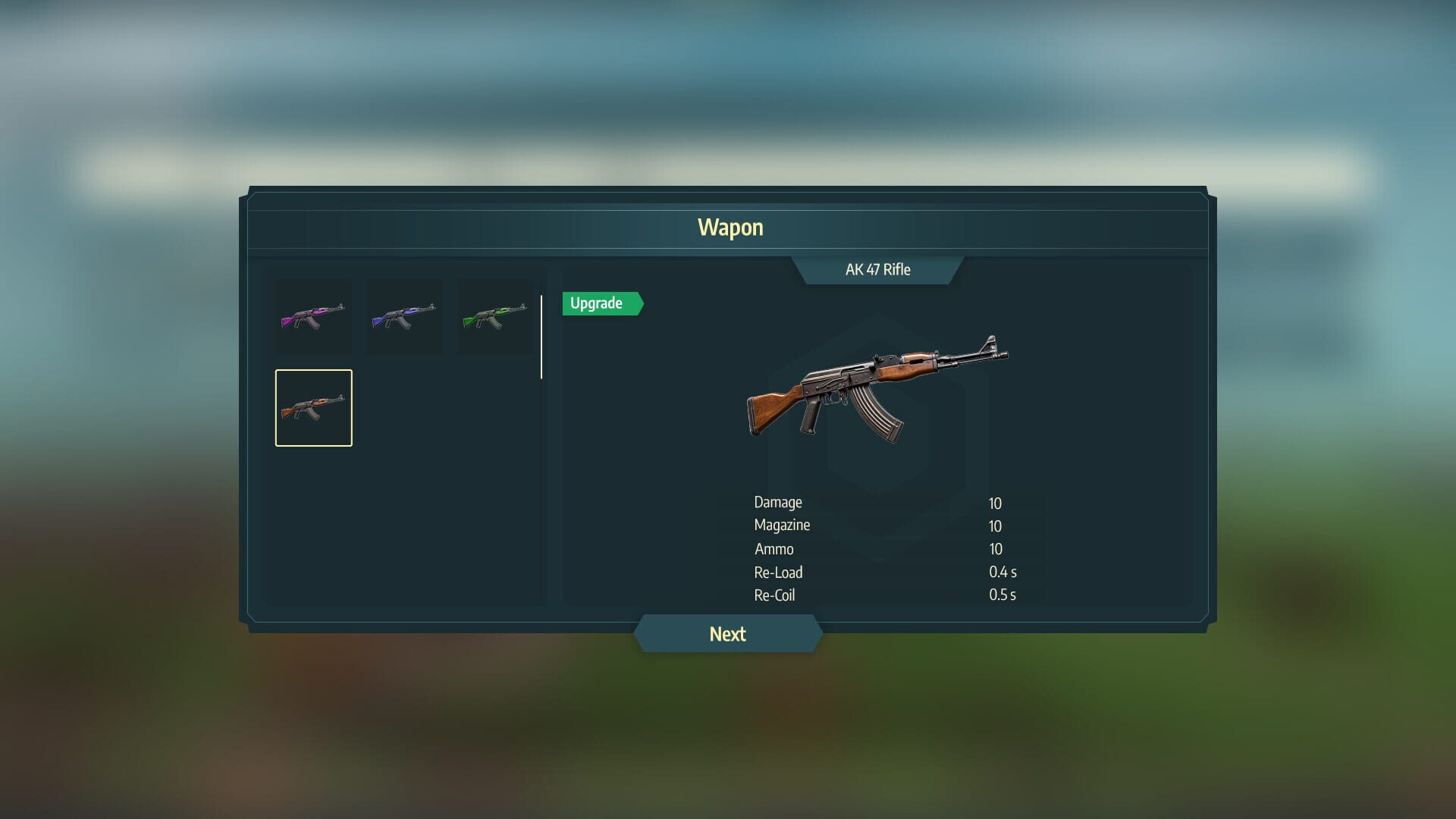
Task: Click the Re-Coil stat label
Action: coord(773,595)
